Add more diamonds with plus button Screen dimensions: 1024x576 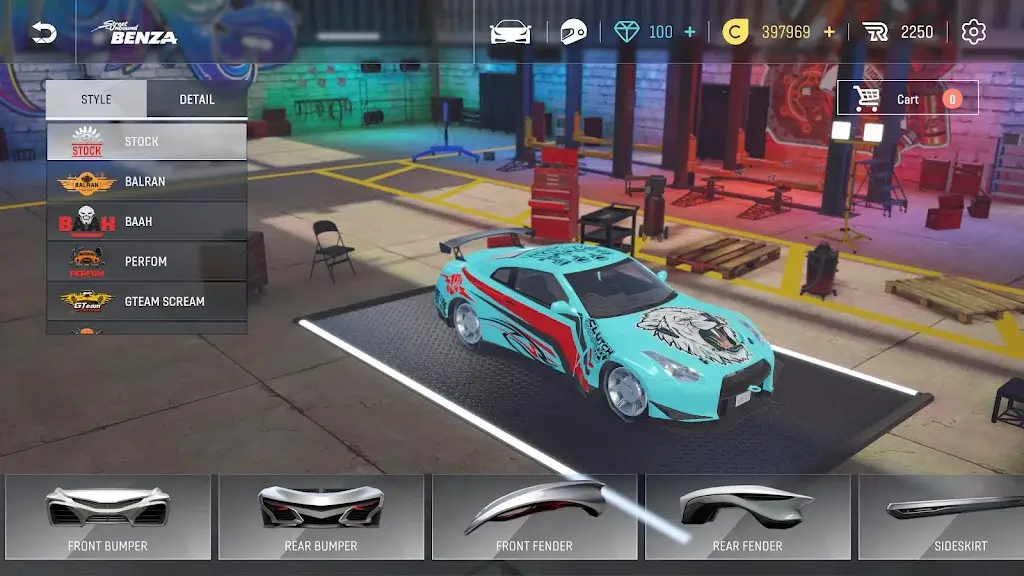(689, 32)
